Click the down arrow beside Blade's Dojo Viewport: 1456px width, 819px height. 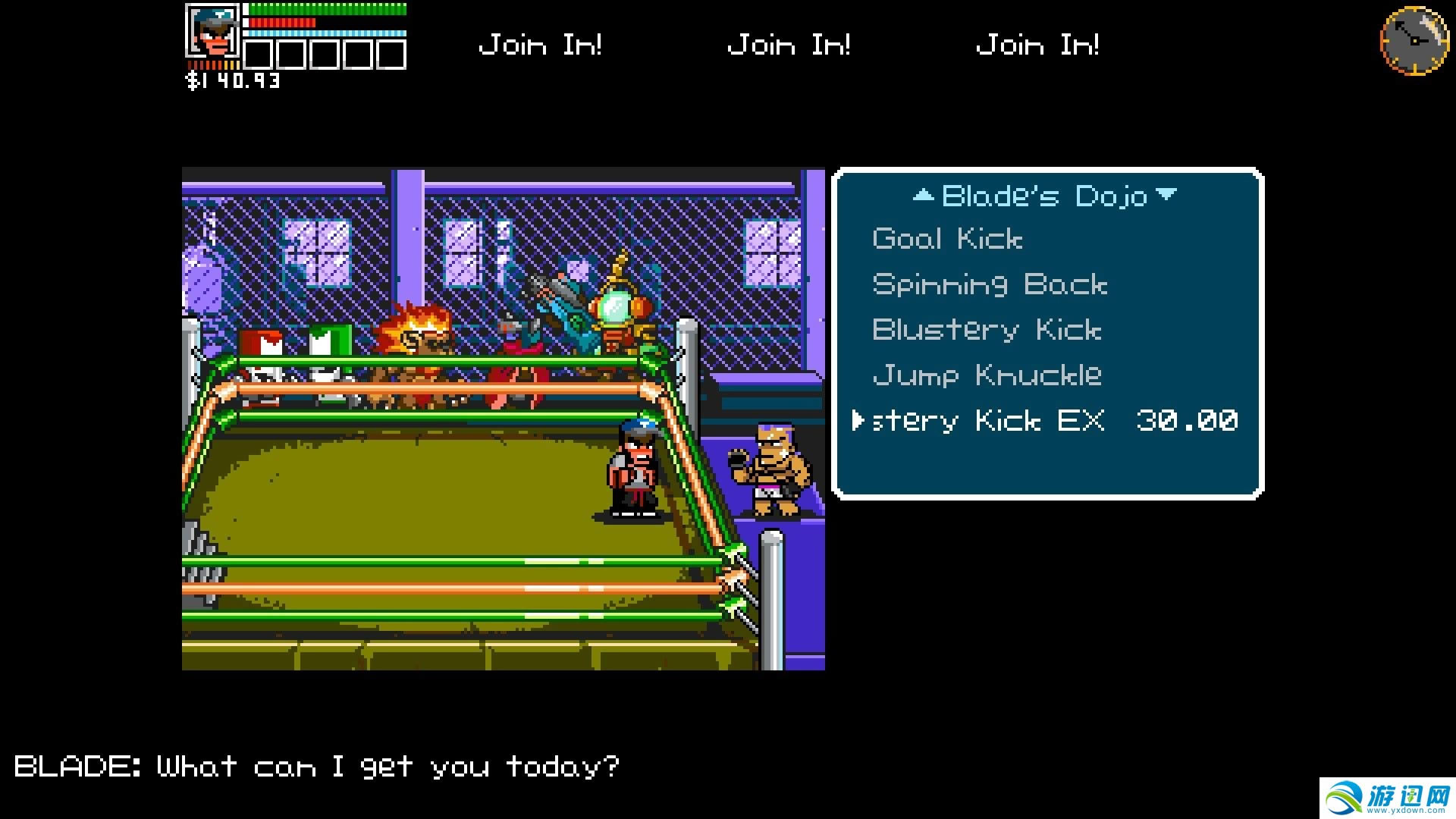tap(1167, 195)
